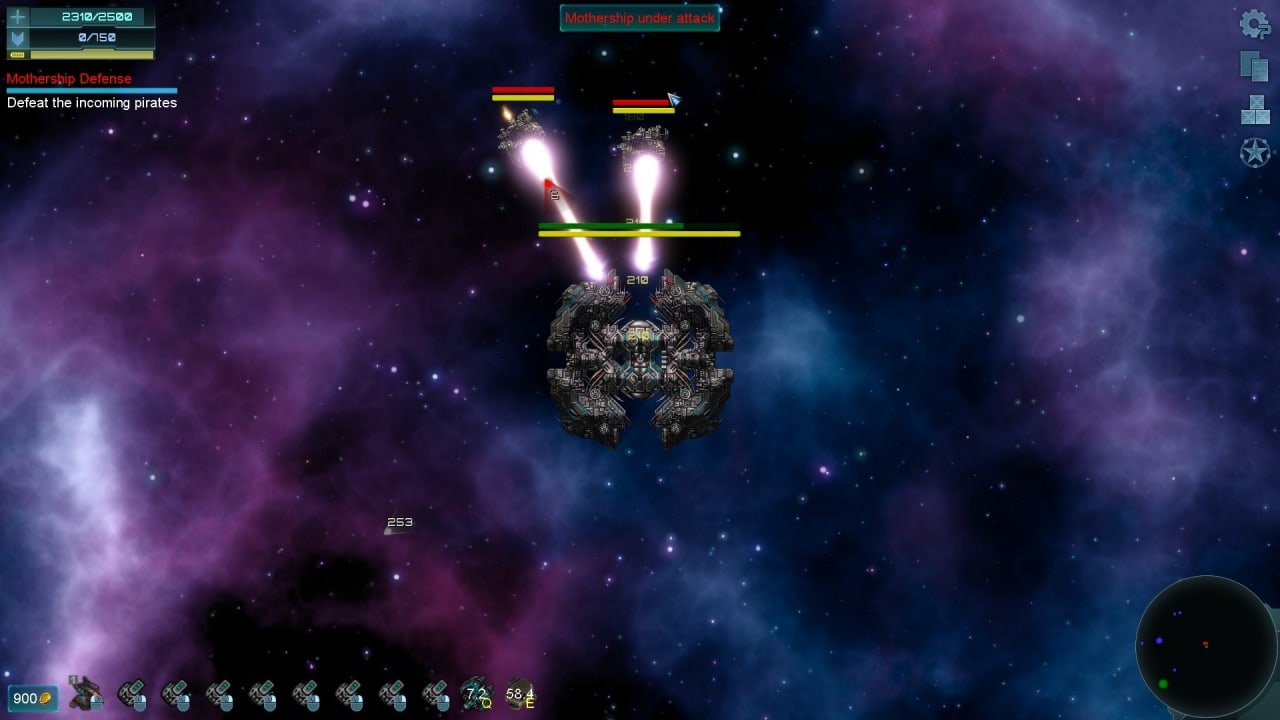Activate the ability with E cooldown
This screenshot has height=720, width=1280.
(520, 693)
